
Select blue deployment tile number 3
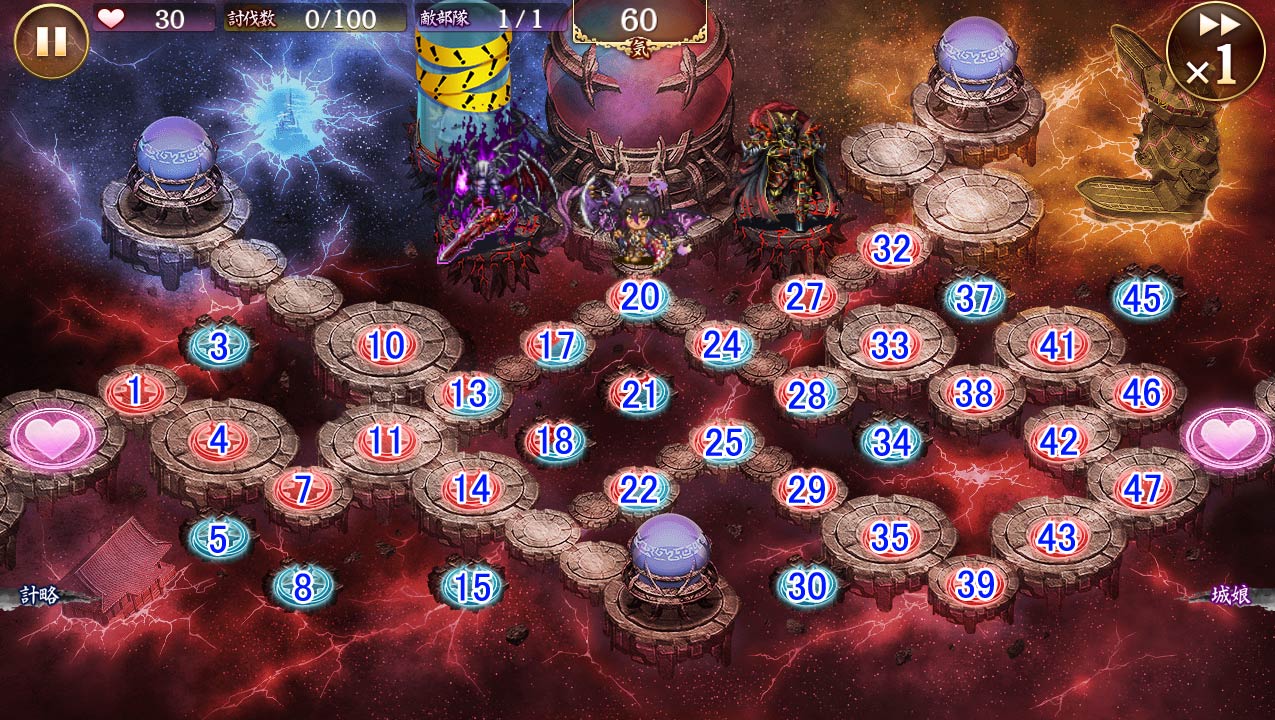[218, 346]
